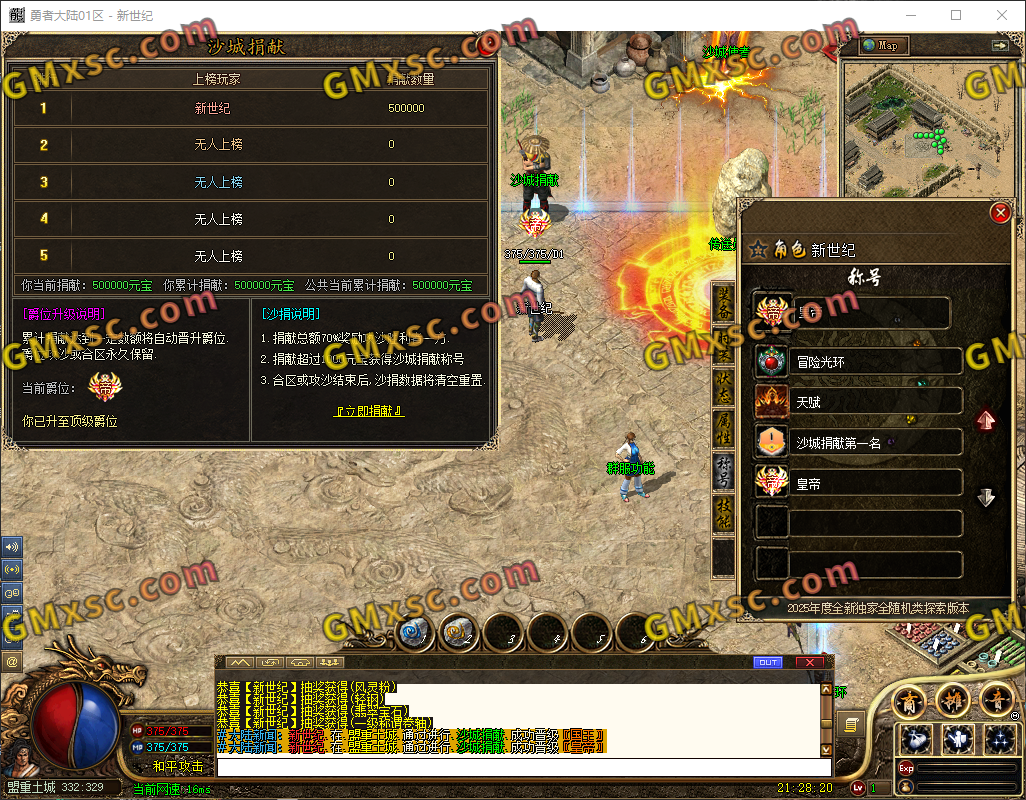Switch to the 属性 attributes tab

tap(723, 428)
